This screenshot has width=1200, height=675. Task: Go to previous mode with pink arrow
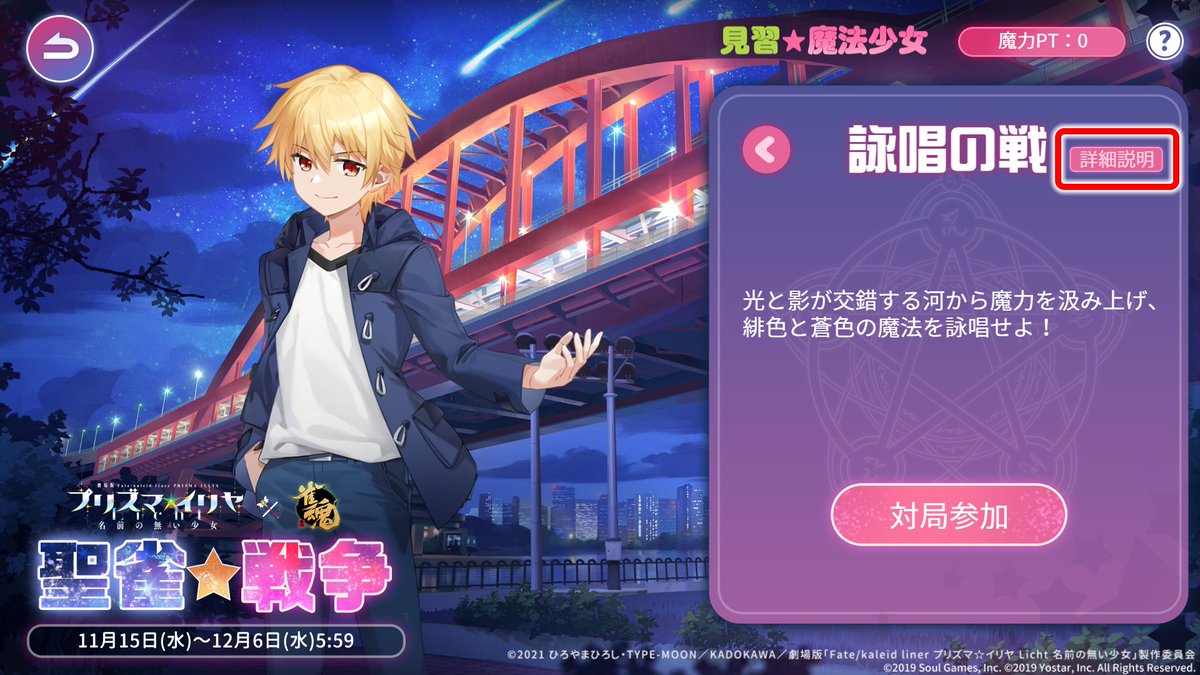(766, 150)
